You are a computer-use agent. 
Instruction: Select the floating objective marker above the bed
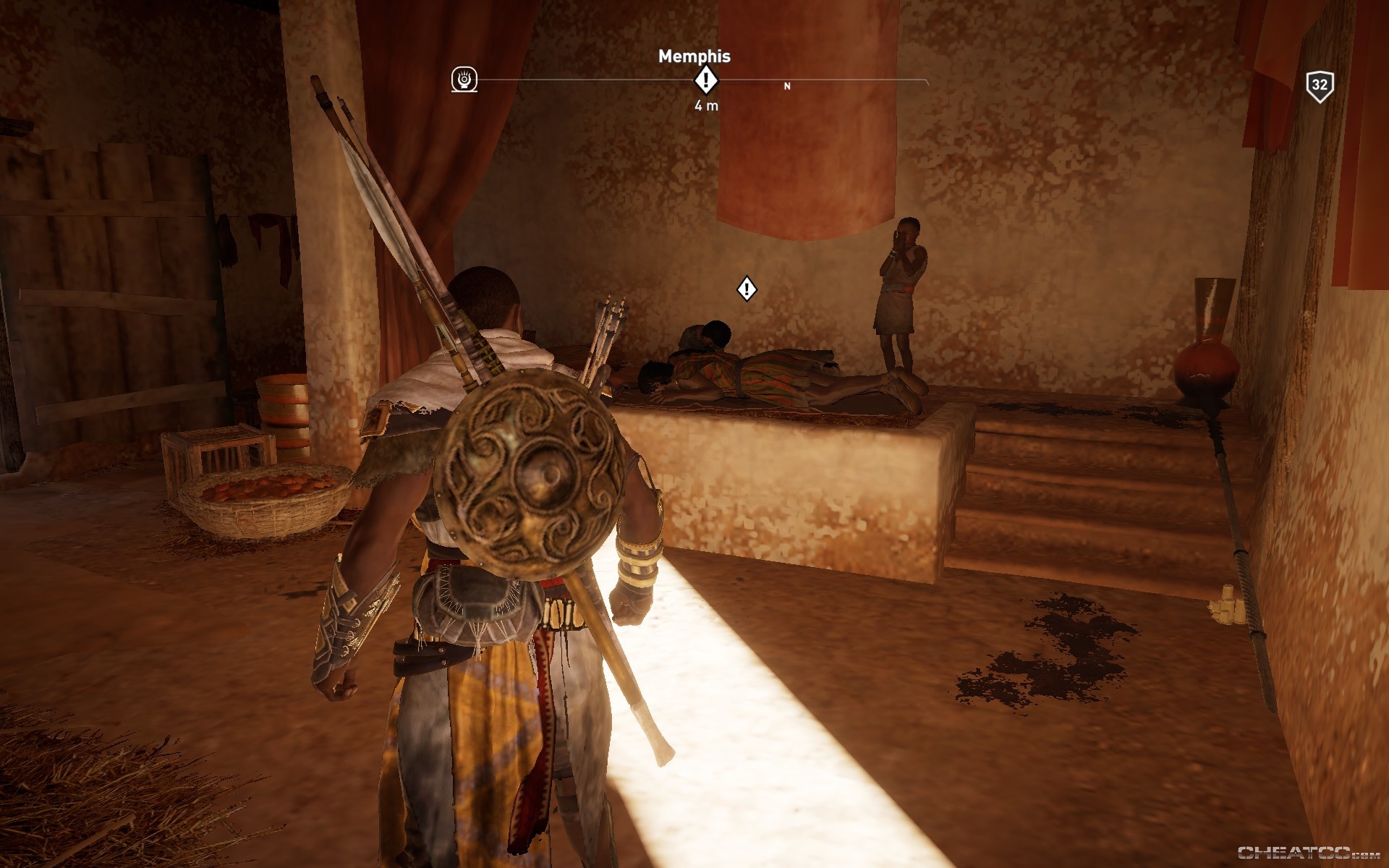coord(745,289)
